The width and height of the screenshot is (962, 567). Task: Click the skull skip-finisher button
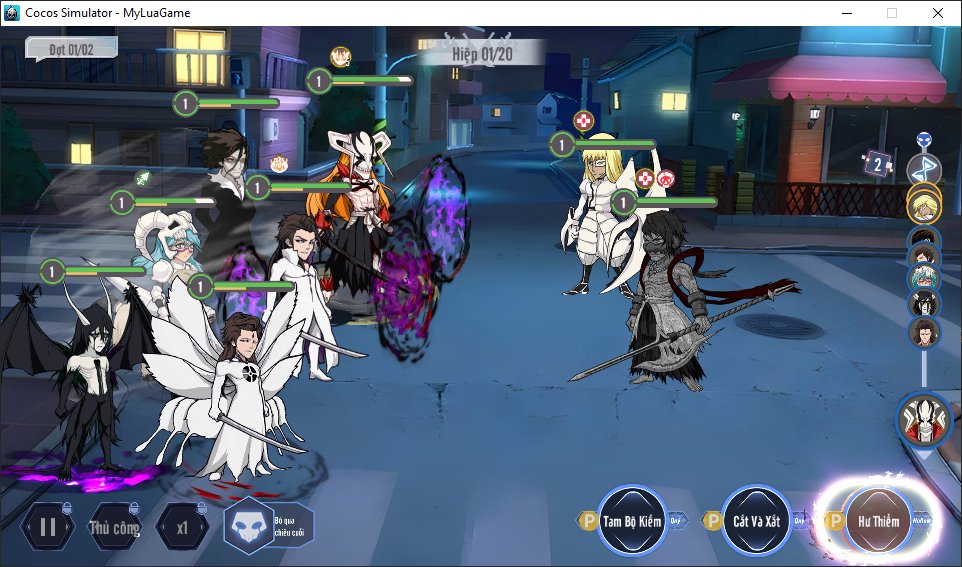(247, 526)
